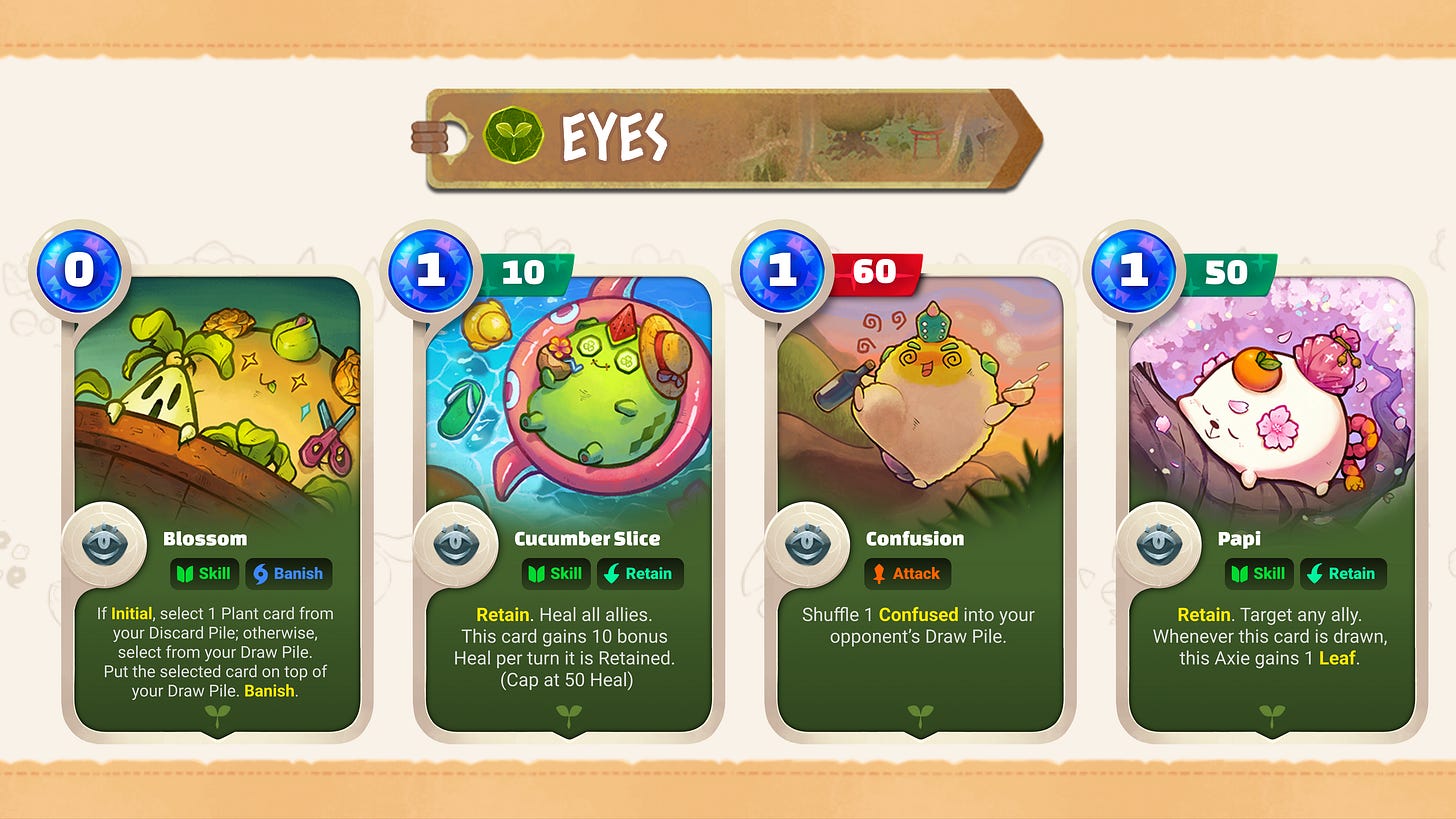Select the Skill tag on Blossom card

204,573
